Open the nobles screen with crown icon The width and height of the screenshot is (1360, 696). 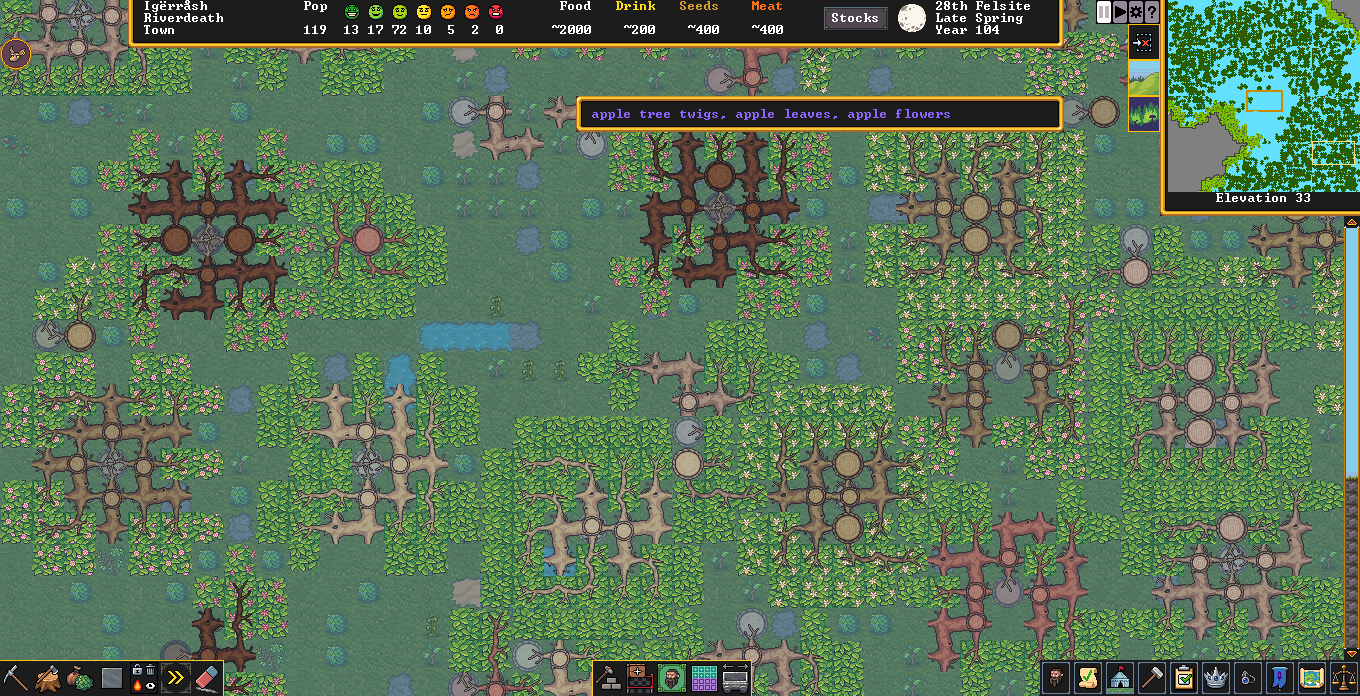1216,678
